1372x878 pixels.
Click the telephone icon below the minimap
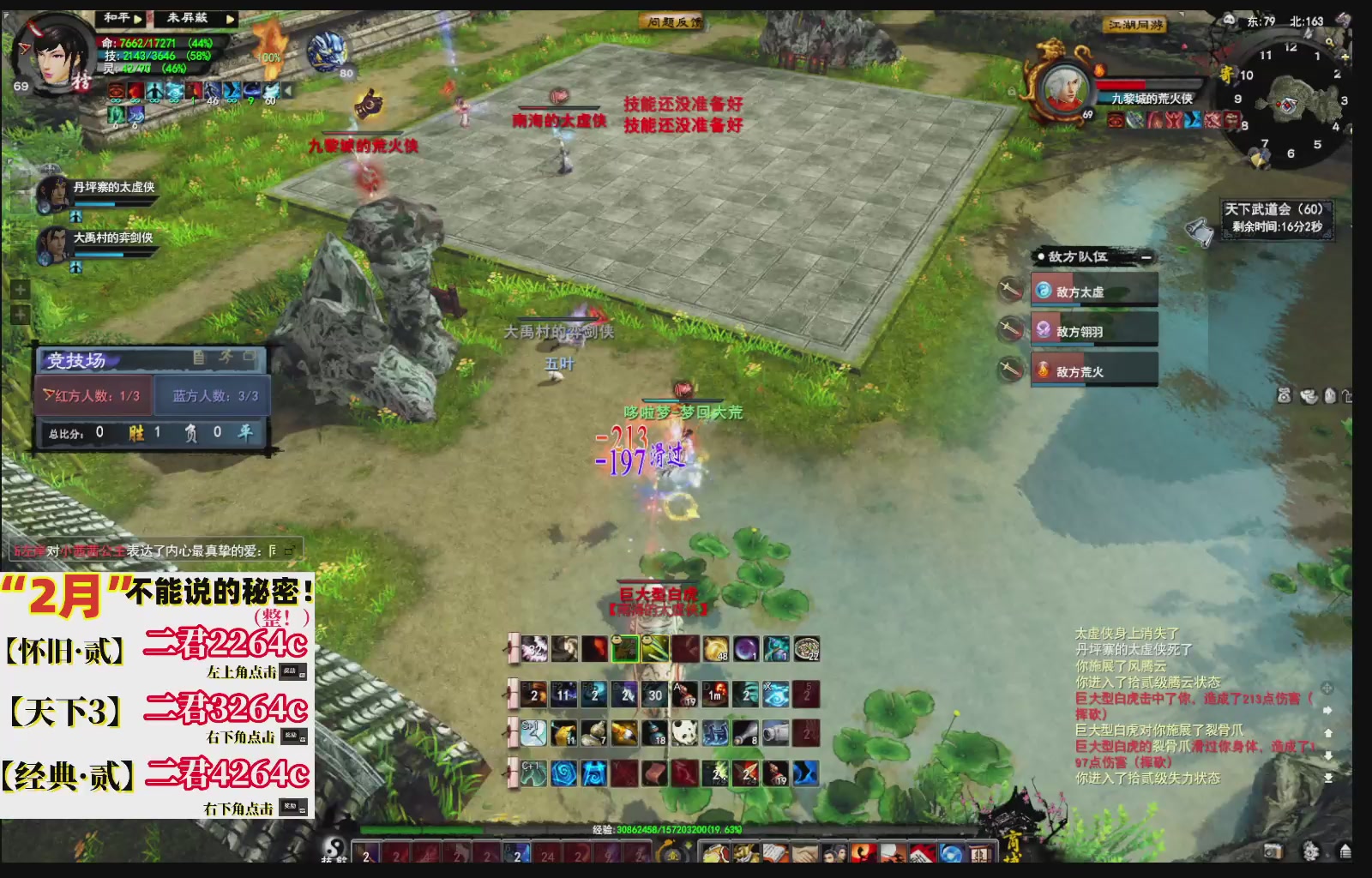(1283, 396)
